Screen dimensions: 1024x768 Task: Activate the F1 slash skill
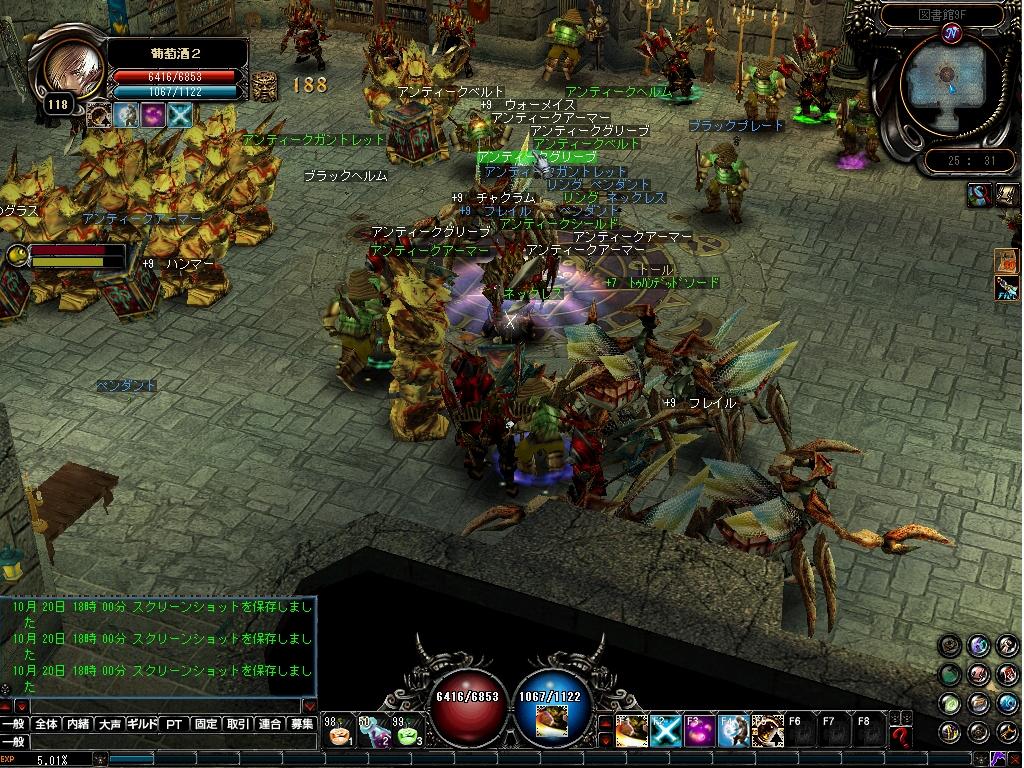coord(631,731)
